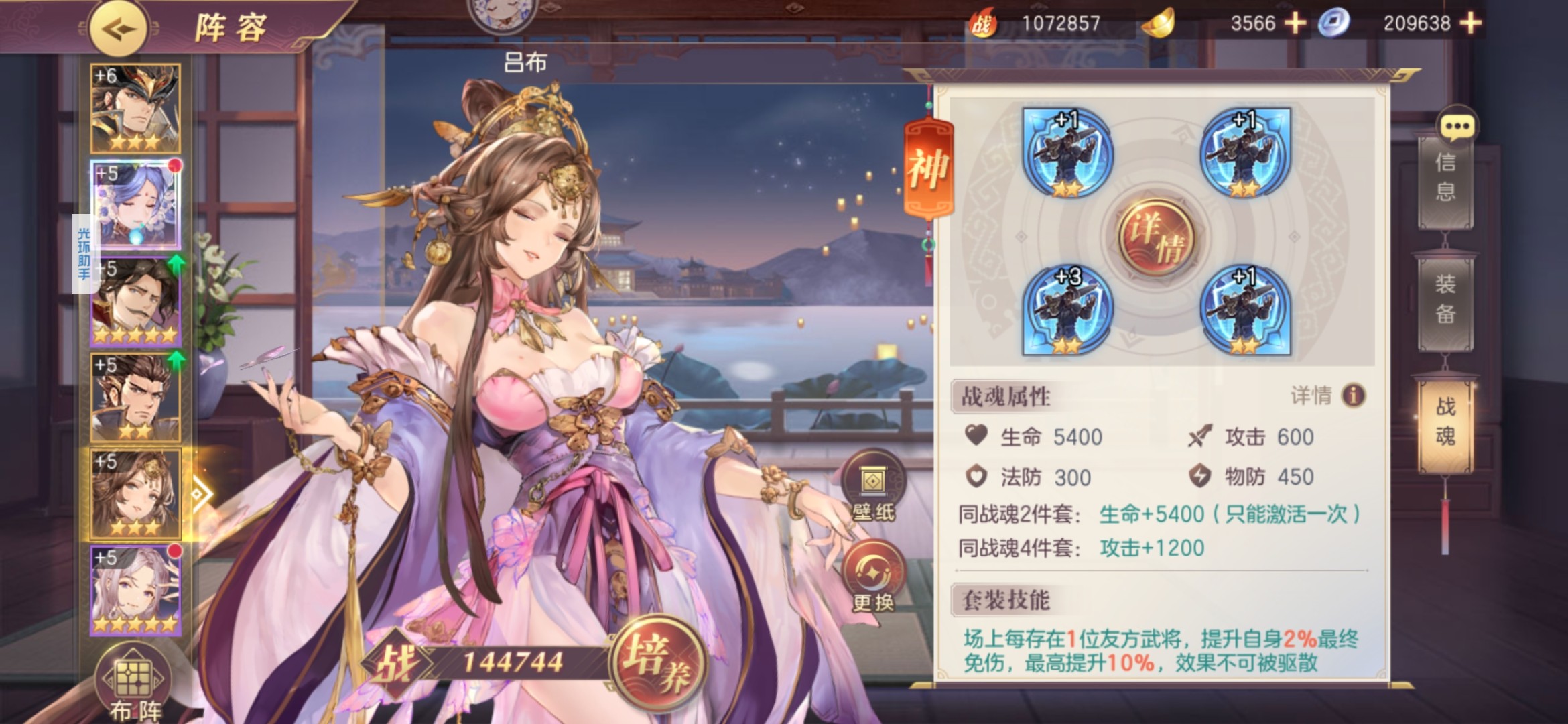Add gold ingots with the plus button
1568x724 pixels.
(1295, 23)
